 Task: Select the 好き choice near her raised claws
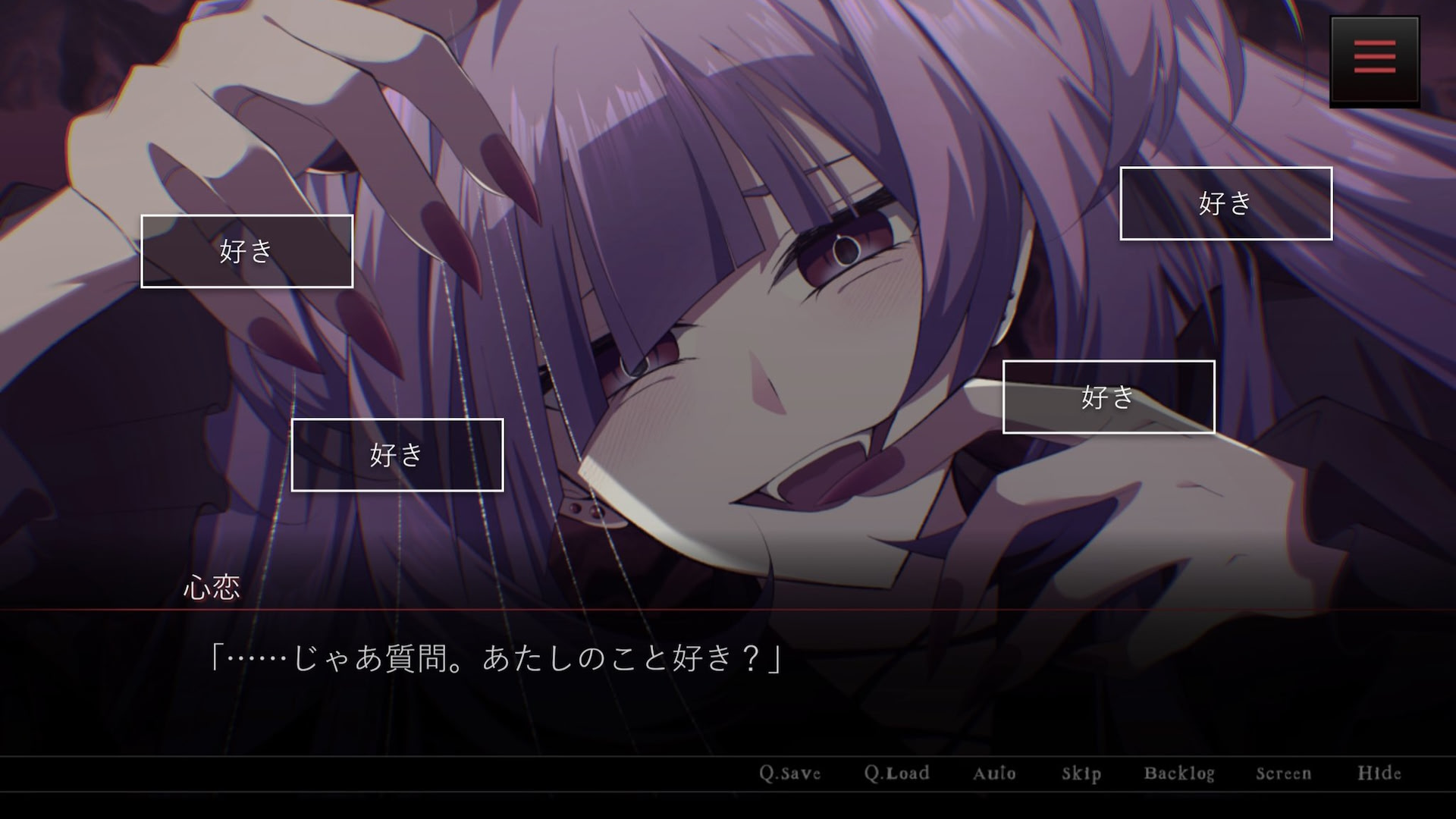coord(246,251)
